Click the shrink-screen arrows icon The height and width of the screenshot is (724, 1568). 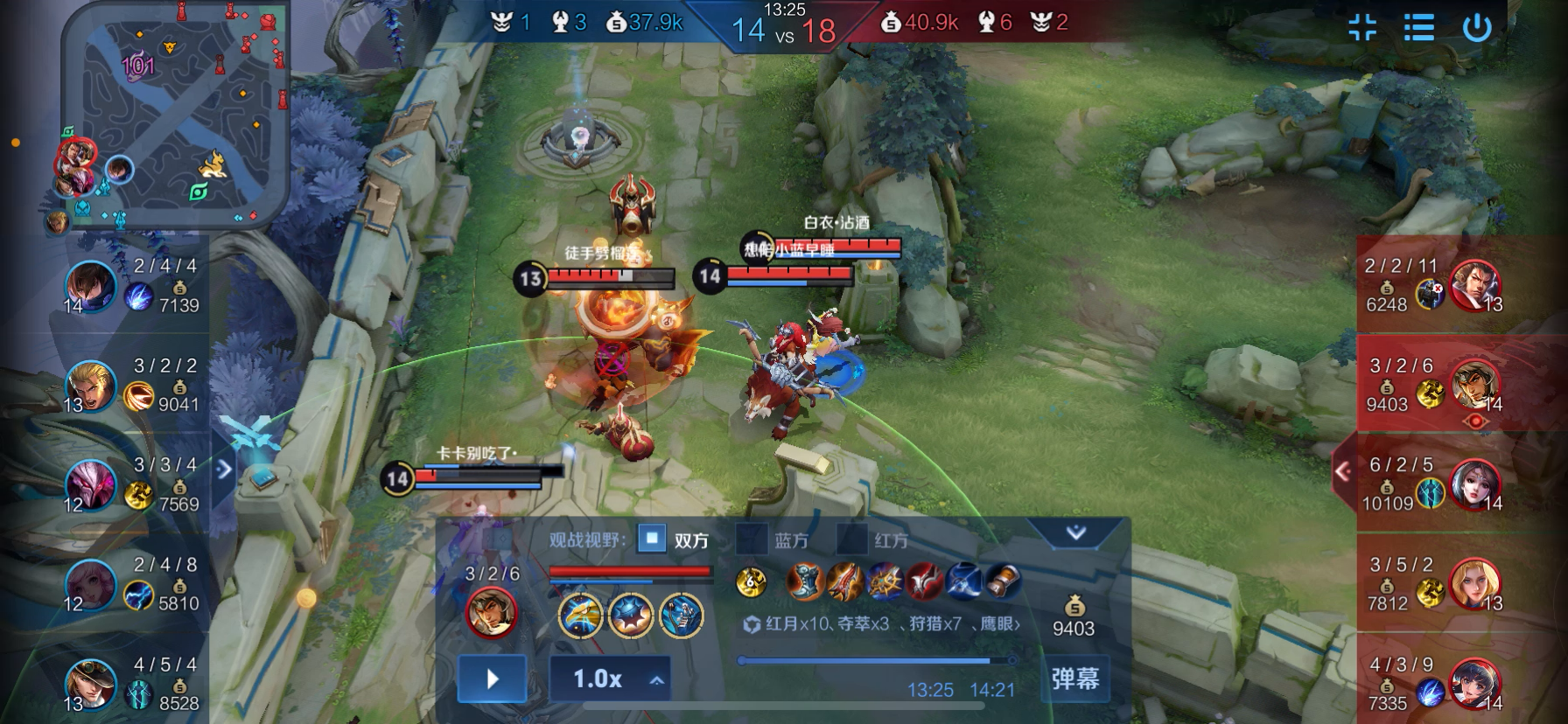click(1361, 28)
